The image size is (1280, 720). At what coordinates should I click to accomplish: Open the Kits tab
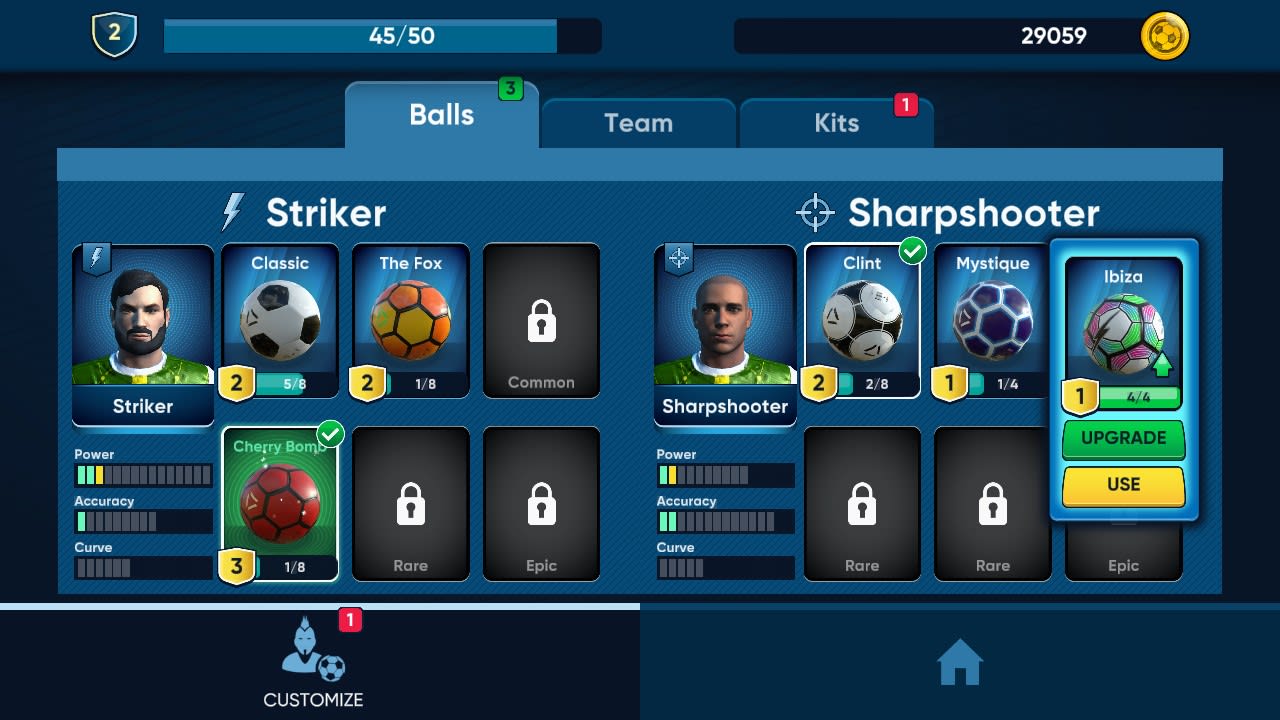[836, 123]
